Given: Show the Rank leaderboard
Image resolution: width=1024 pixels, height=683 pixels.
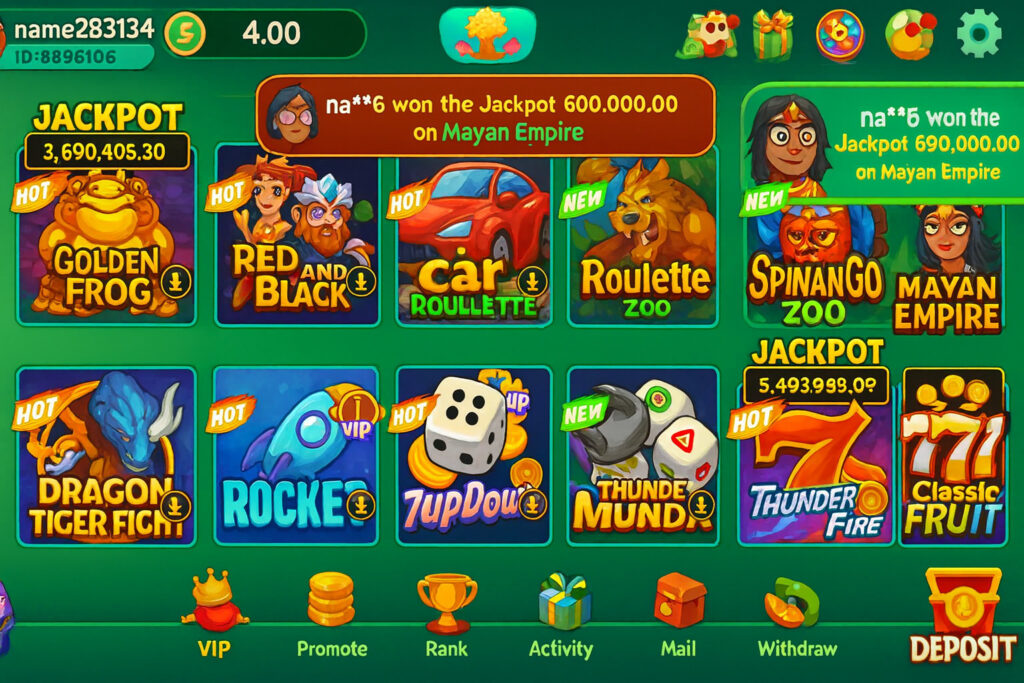Looking at the screenshot, I should 446,613.
